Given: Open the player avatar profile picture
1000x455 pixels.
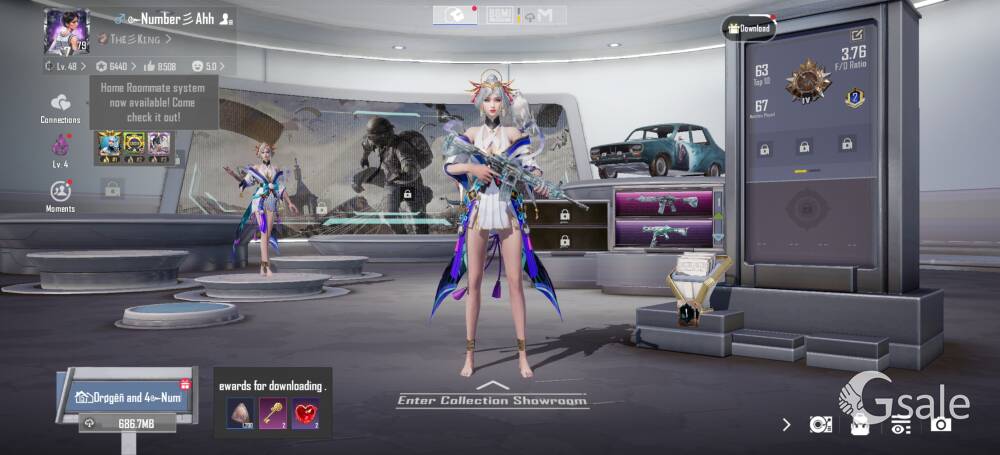Looking at the screenshot, I should coord(66,32).
